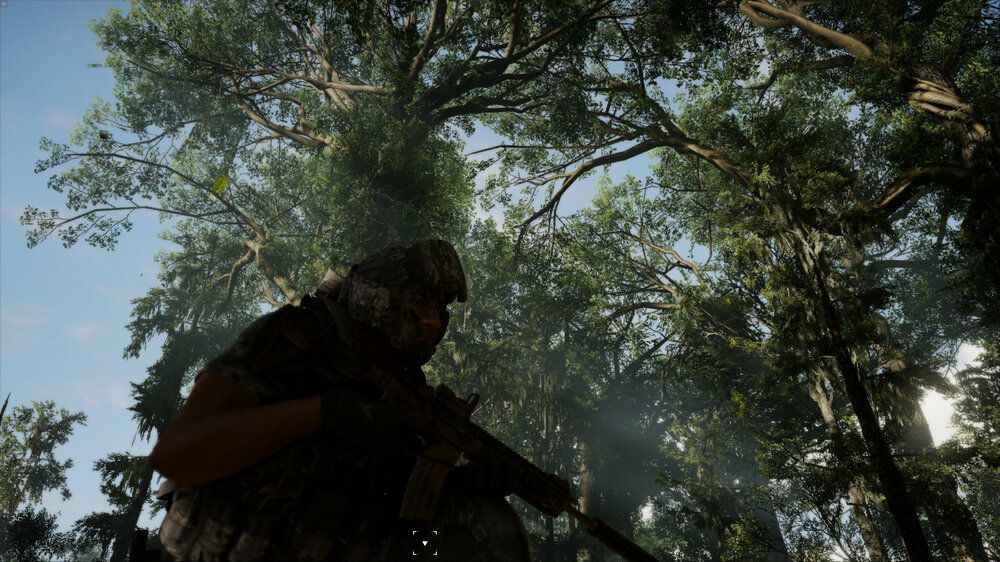Click the bracketed down-arrow marker icon
Screen dimensions: 1000x562
424,543
